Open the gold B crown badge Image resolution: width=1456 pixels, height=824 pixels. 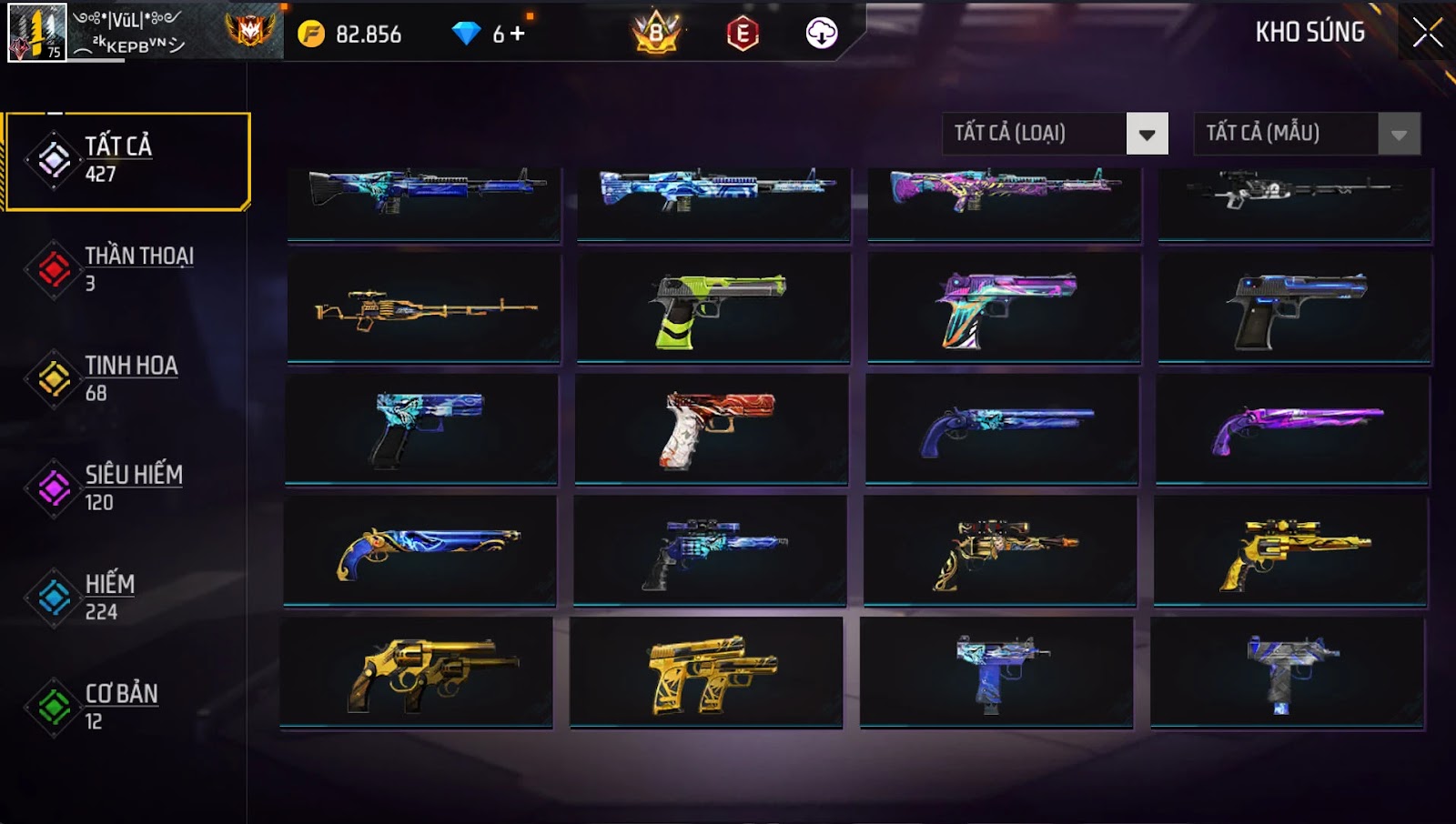click(656, 34)
